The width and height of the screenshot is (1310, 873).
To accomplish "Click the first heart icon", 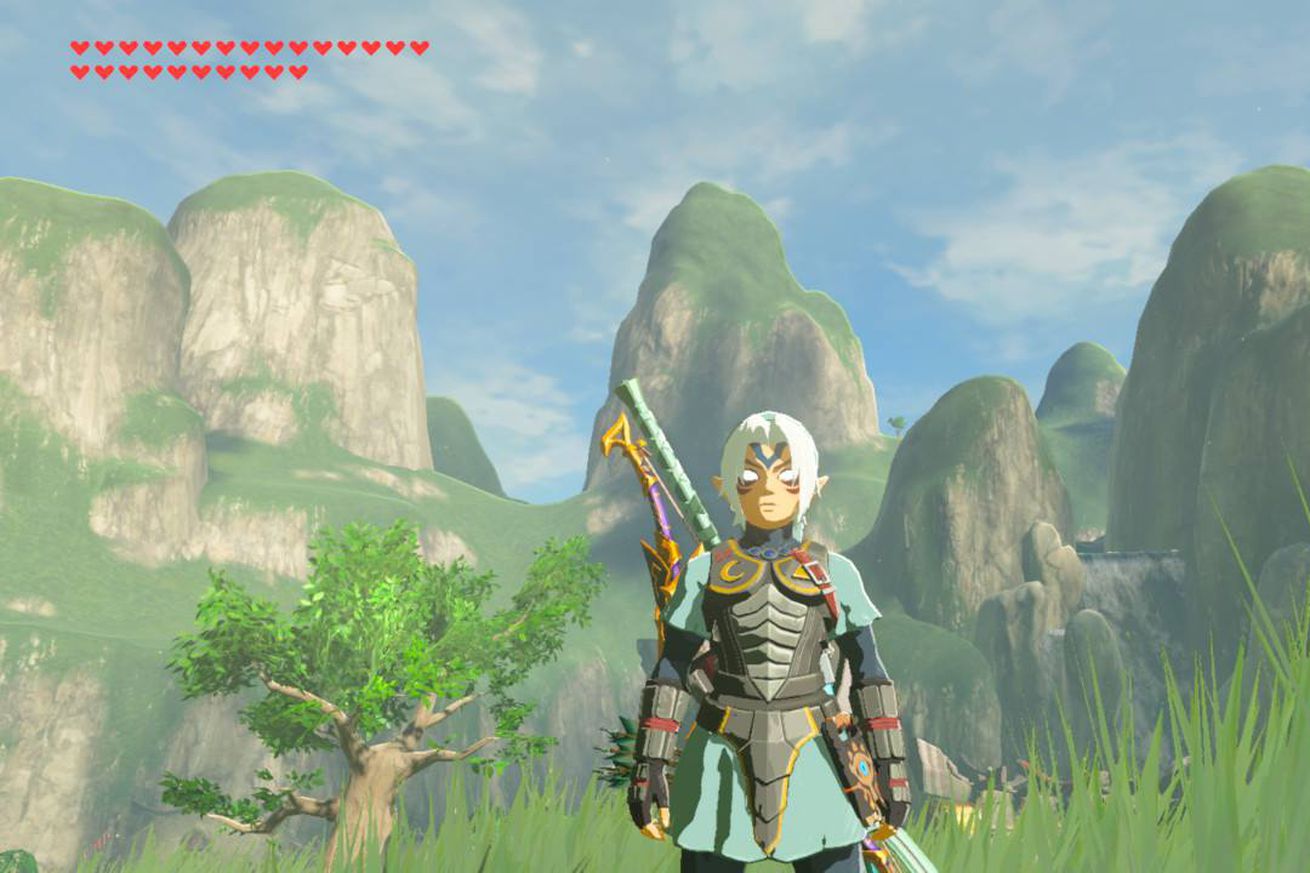I will 79,46.
